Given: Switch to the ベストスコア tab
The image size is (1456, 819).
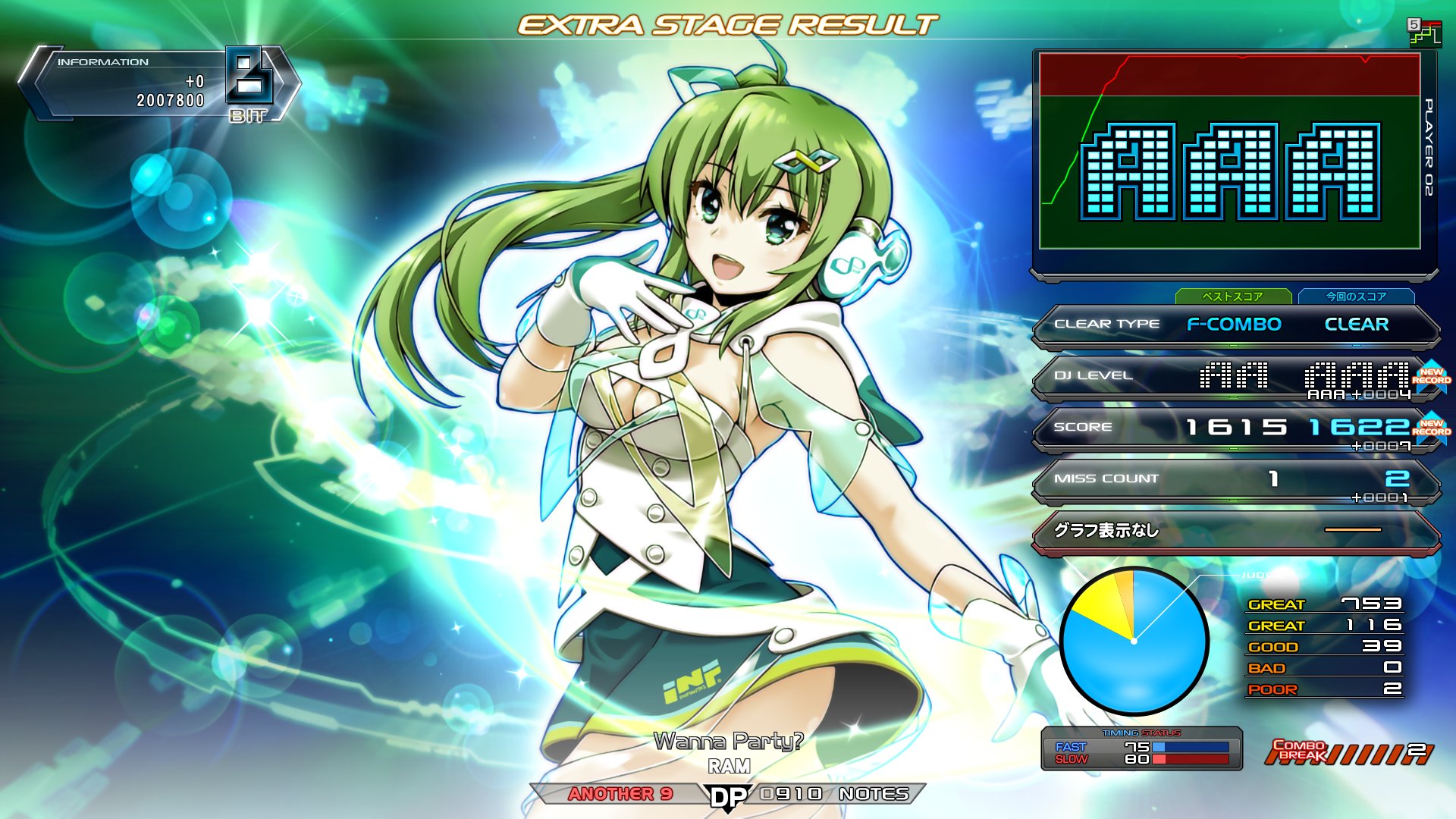Looking at the screenshot, I should click(x=1233, y=297).
